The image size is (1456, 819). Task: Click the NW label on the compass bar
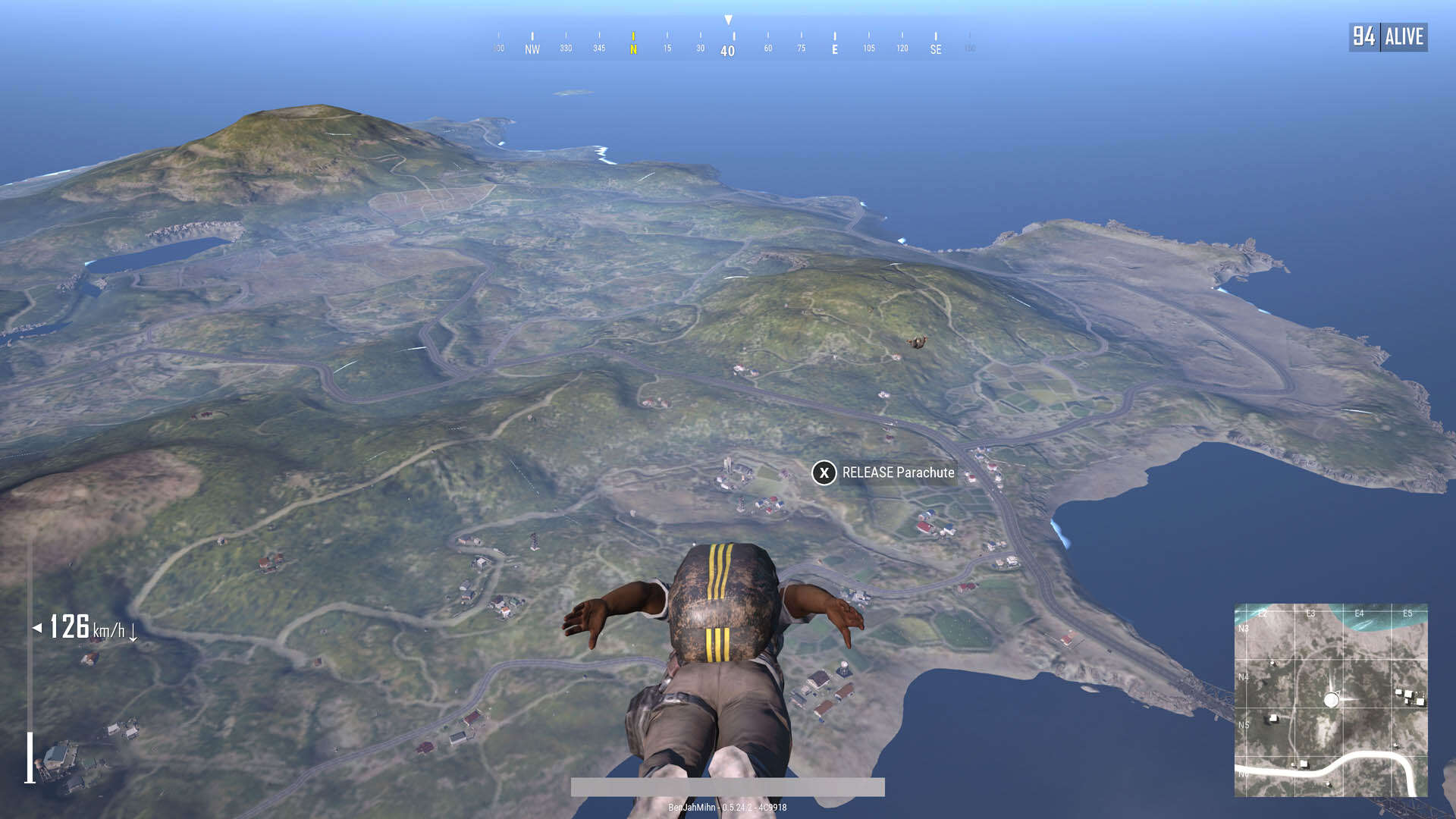[x=532, y=47]
